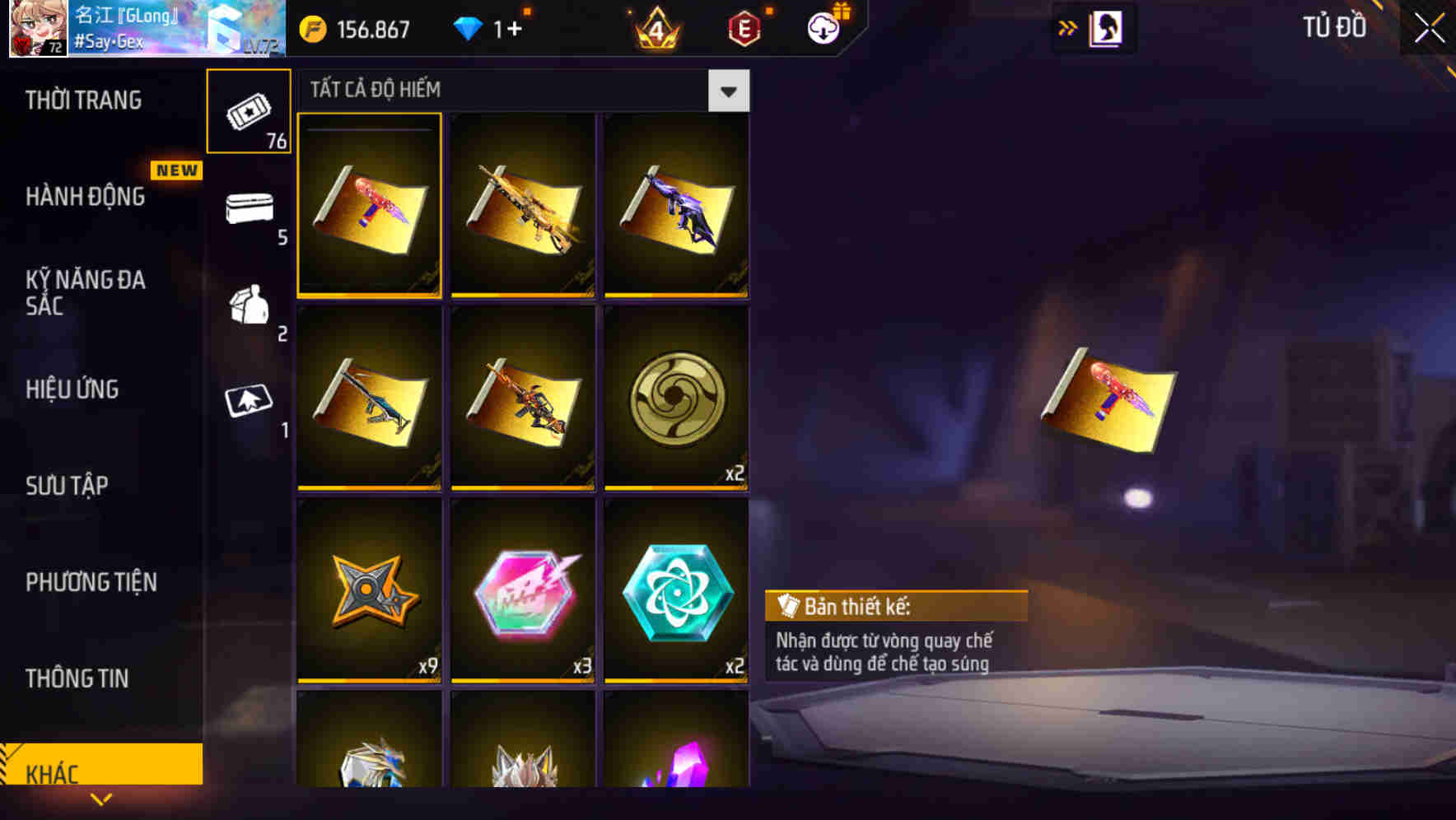The width and height of the screenshot is (1456, 820).
Task: Open the cursor card category with 1 item
Action: 249,402
